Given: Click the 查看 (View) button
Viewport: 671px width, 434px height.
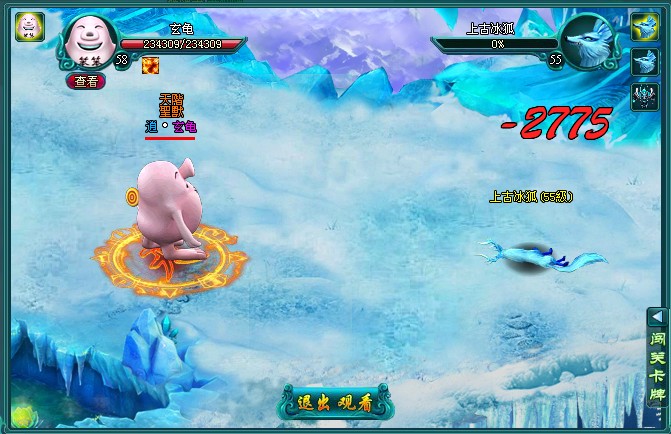Looking at the screenshot, I should coord(86,81).
